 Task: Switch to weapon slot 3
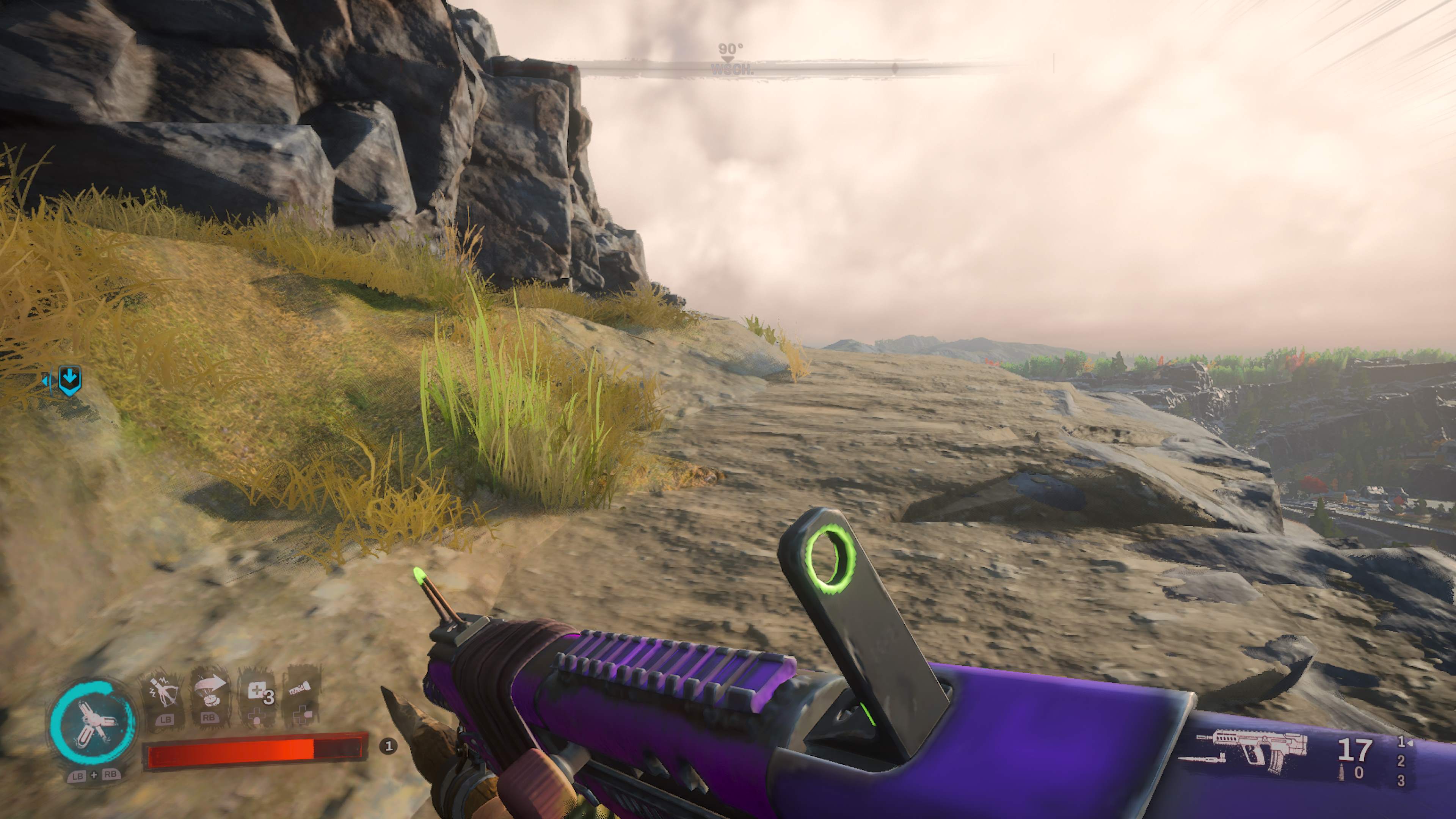pyautogui.click(x=1401, y=781)
